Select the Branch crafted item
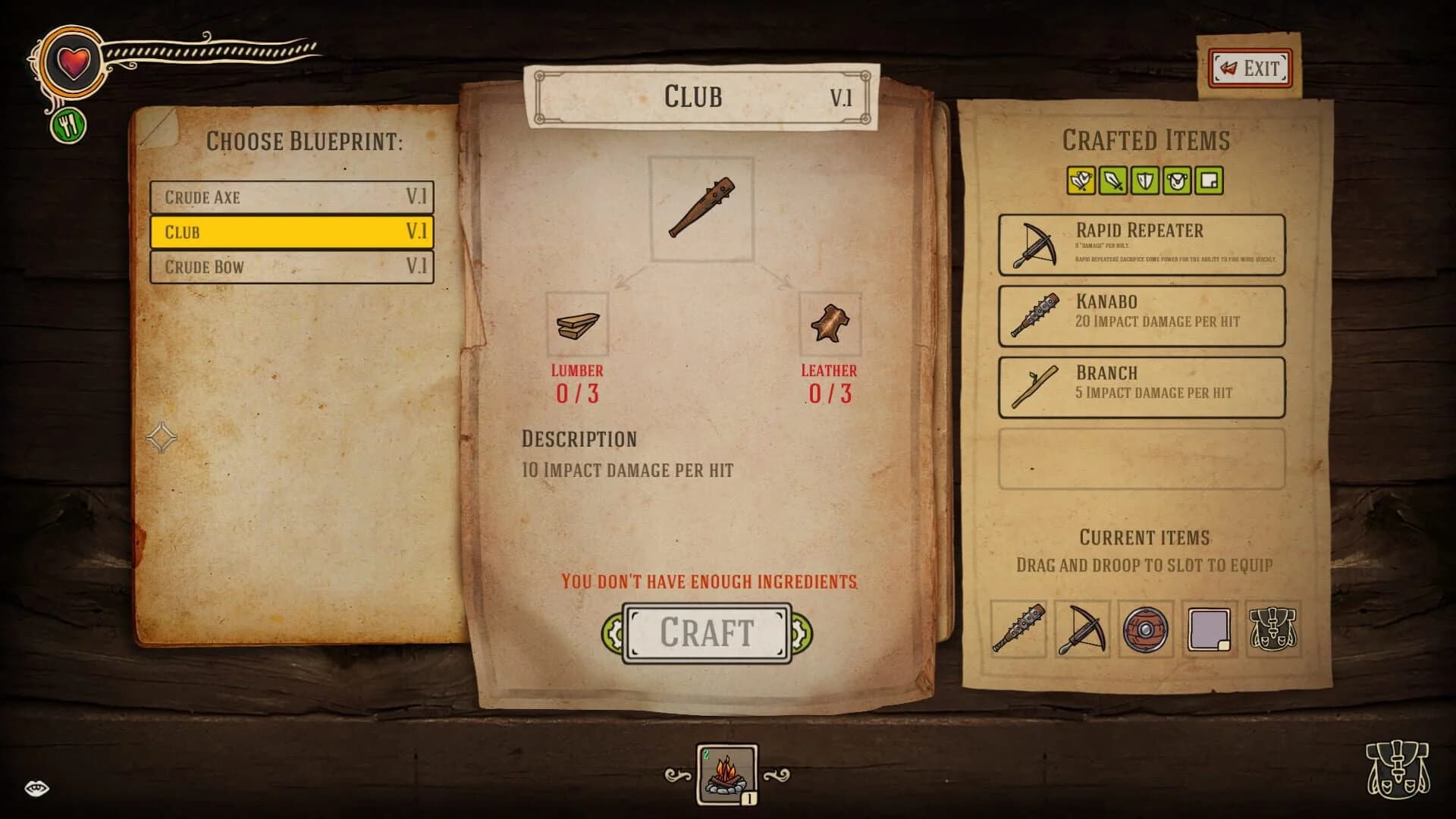The width and height of the screenshot is (1456, 819). point(1142,386)
